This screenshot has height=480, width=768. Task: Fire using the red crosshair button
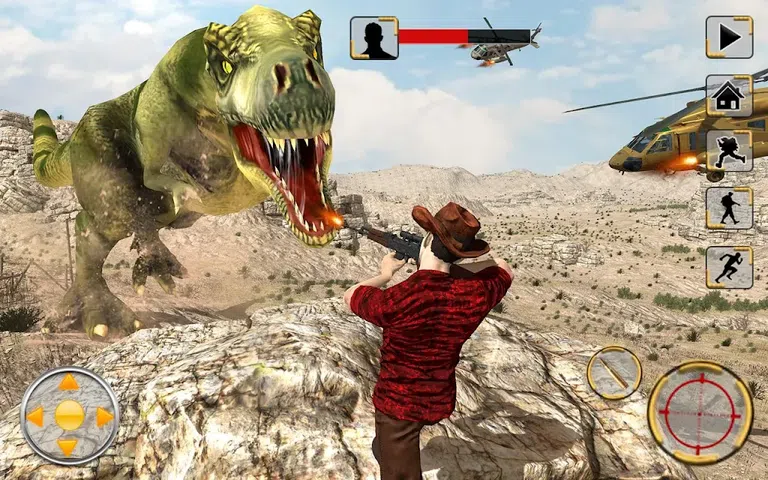click(699, 411)
